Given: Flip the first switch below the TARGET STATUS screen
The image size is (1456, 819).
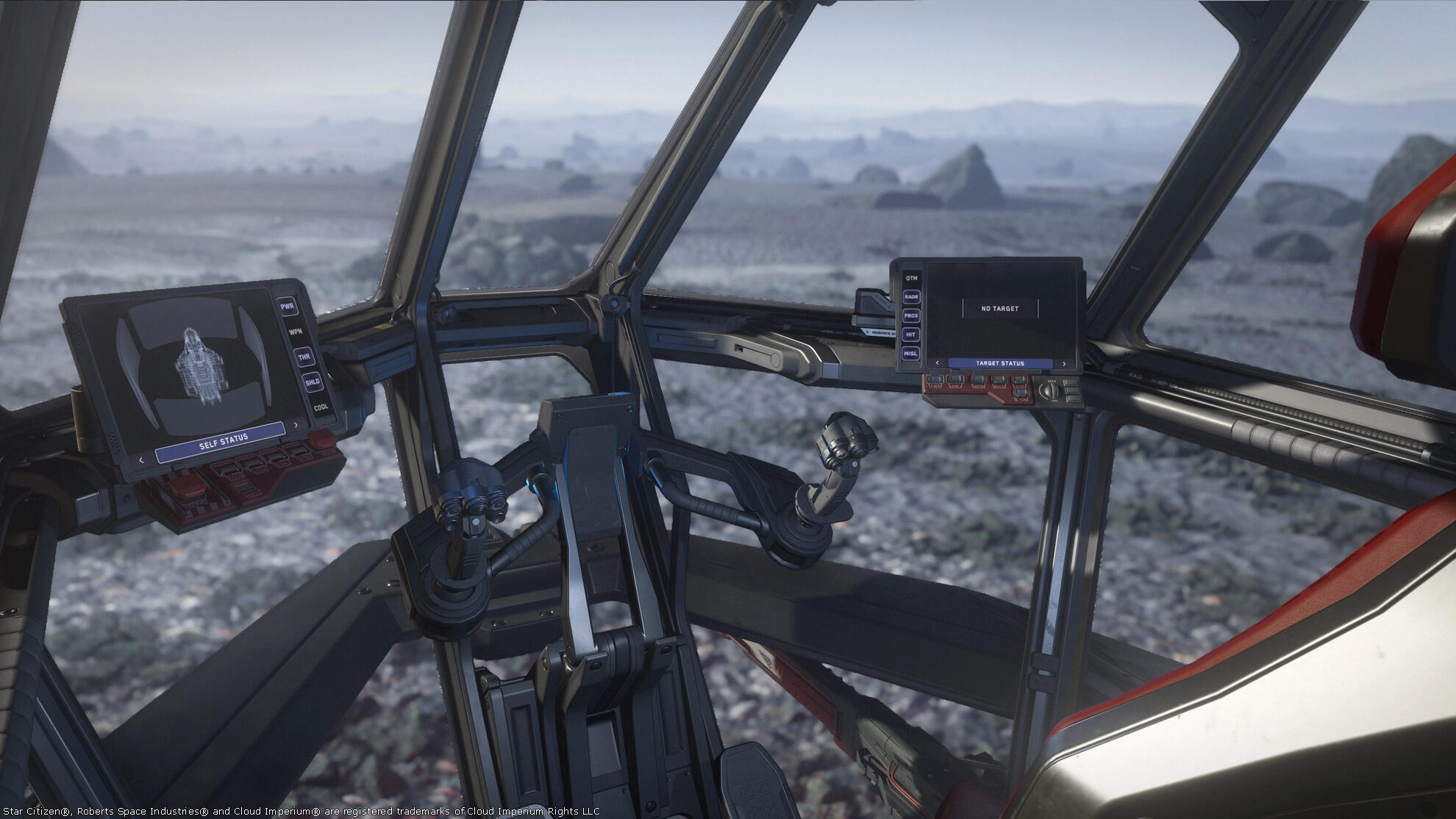Looking at the screenshot, I should pyautogui.click(x=935, y=381).
